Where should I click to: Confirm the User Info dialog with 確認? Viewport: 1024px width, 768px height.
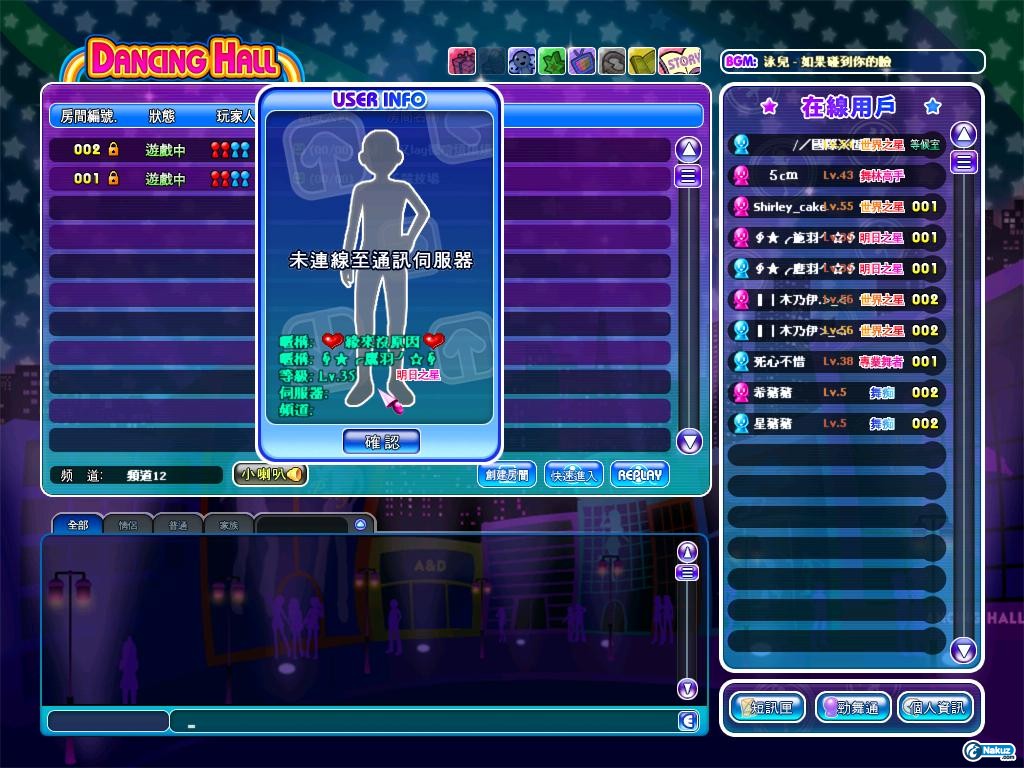(381, 441)
